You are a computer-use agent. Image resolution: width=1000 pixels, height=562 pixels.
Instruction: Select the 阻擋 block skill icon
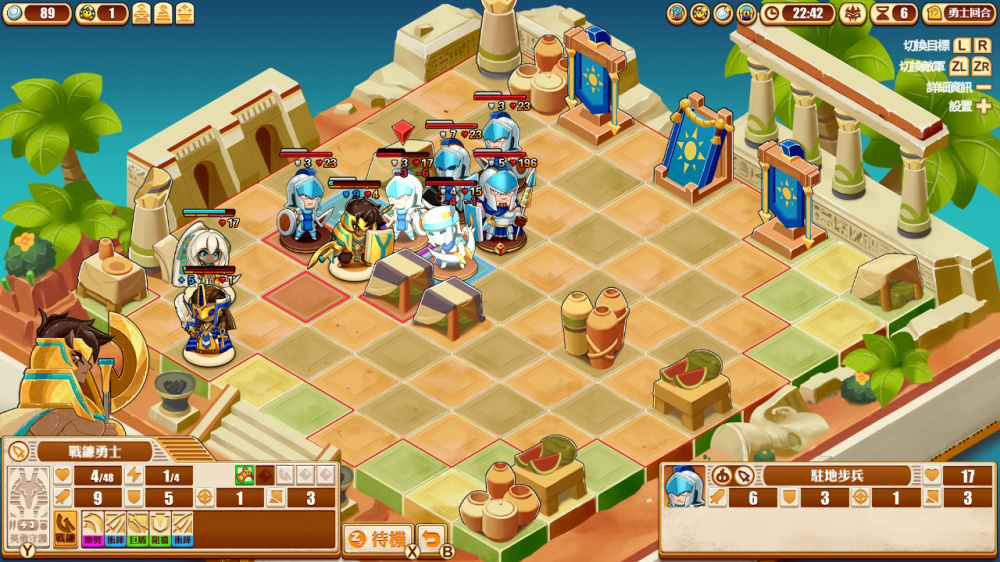tap(159, 527)
